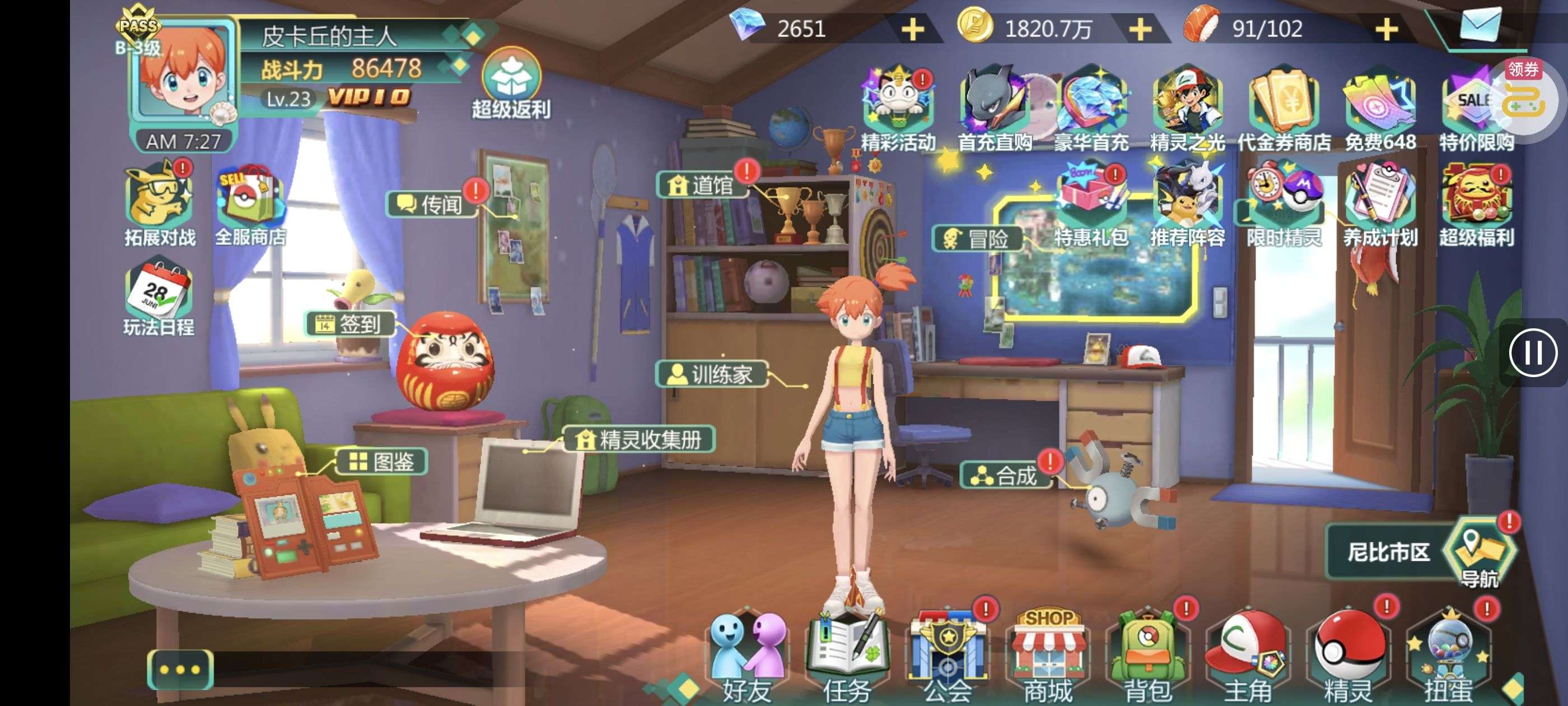Viewport: 1568px width, 706px height.
Task: Open the chat box ellipsis button
Action: coord(180,669)
